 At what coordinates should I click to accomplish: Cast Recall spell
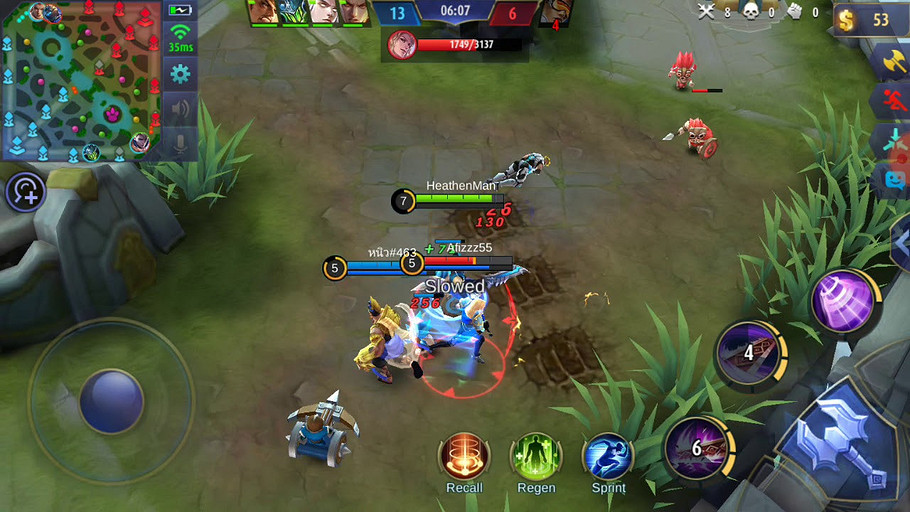[464, 457]
